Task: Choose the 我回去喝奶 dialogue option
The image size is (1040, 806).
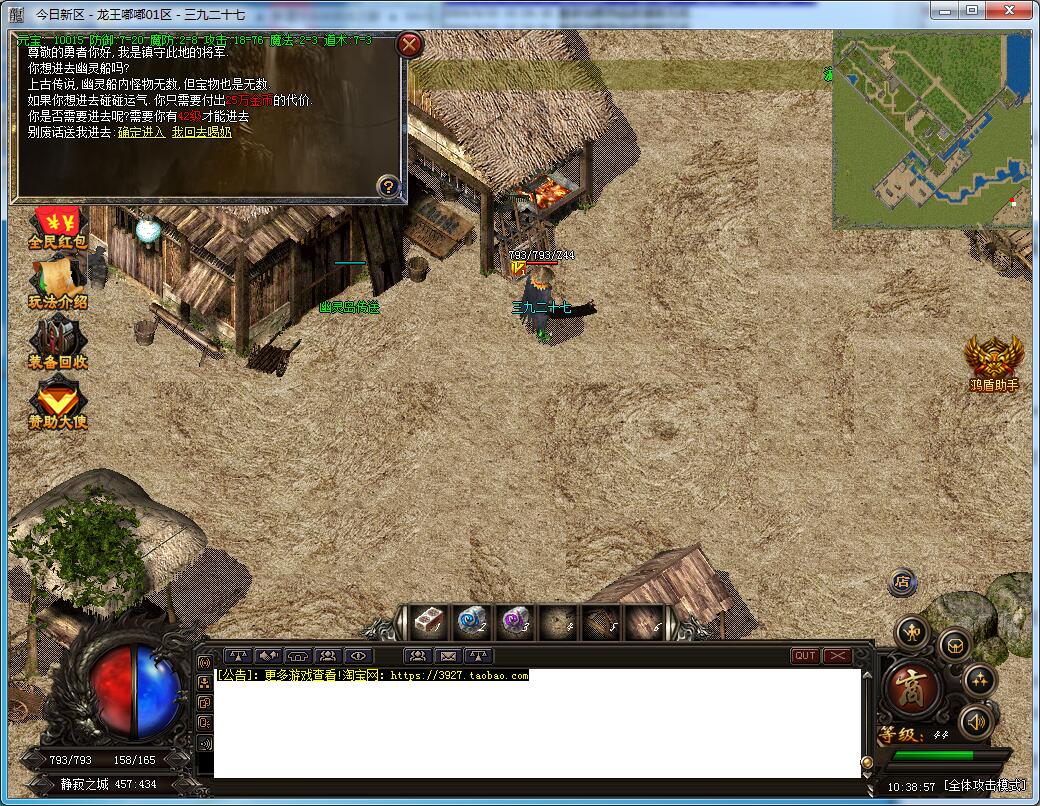Action: click(201, 132)
